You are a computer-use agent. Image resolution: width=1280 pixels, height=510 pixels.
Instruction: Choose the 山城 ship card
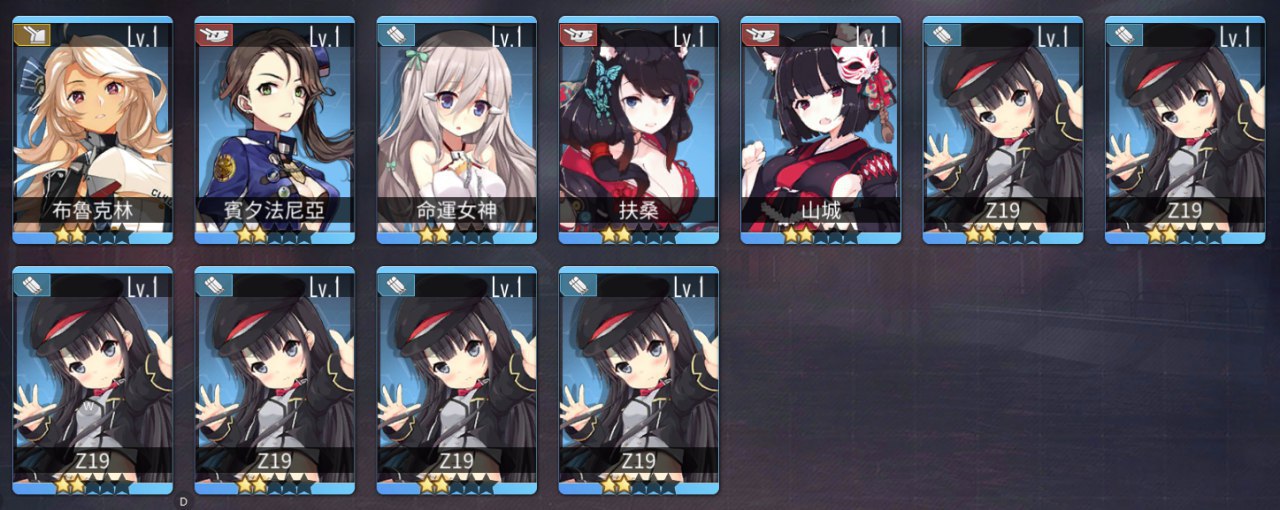(820, 130)
